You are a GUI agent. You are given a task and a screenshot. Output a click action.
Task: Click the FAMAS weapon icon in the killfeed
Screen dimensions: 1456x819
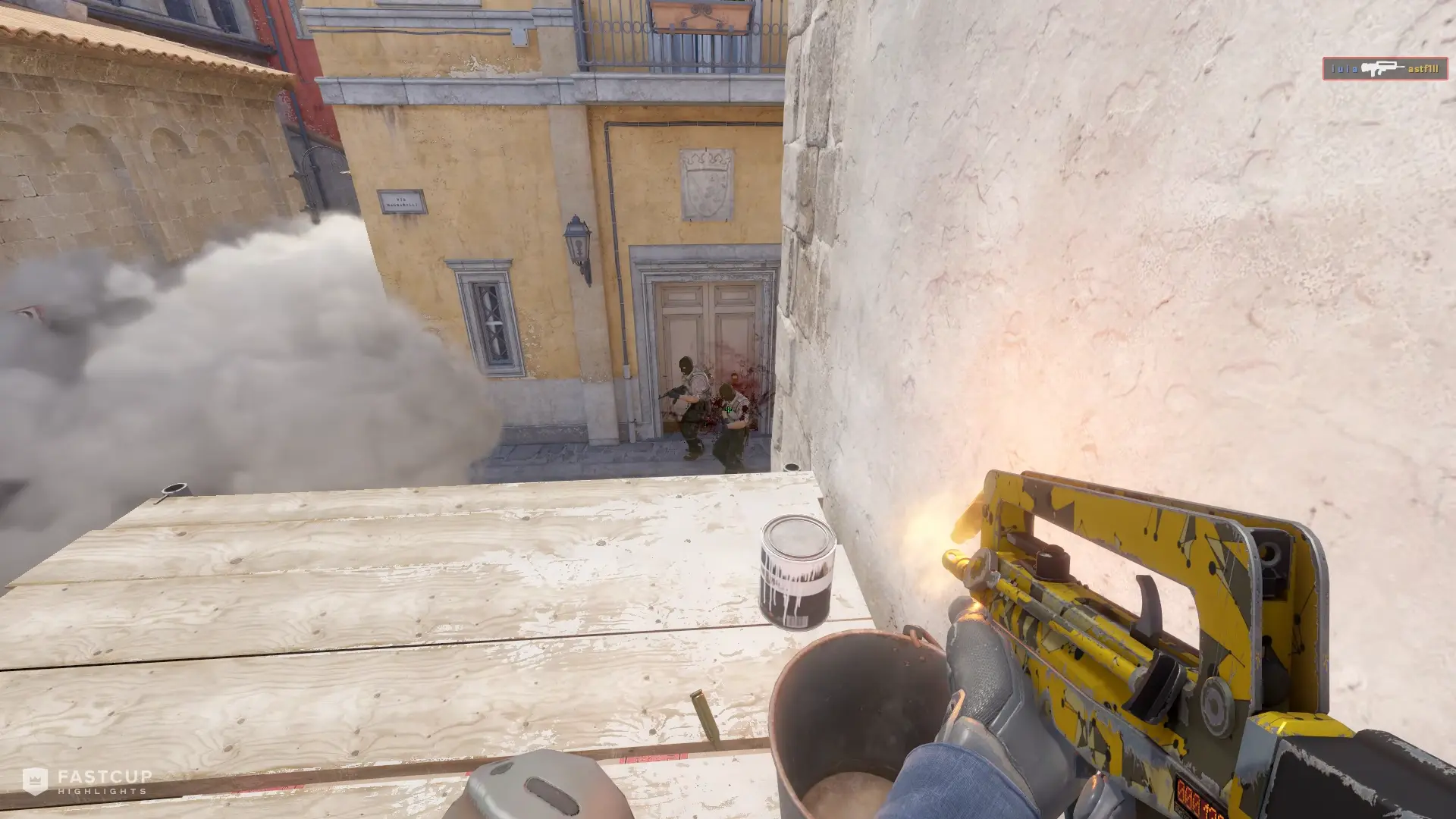point(1383,68)
